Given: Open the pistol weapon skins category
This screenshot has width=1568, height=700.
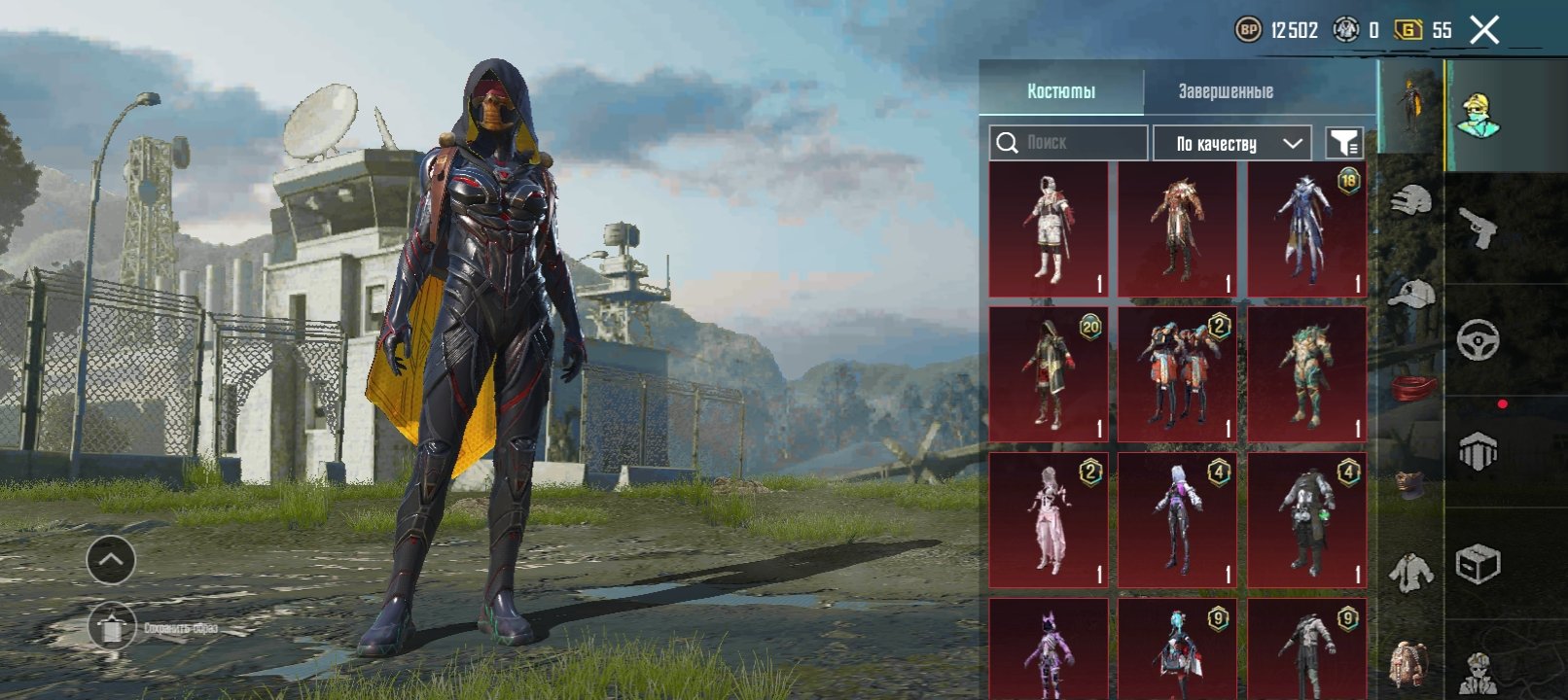Looking at the screenshot, I should (x=1478, y=228).
